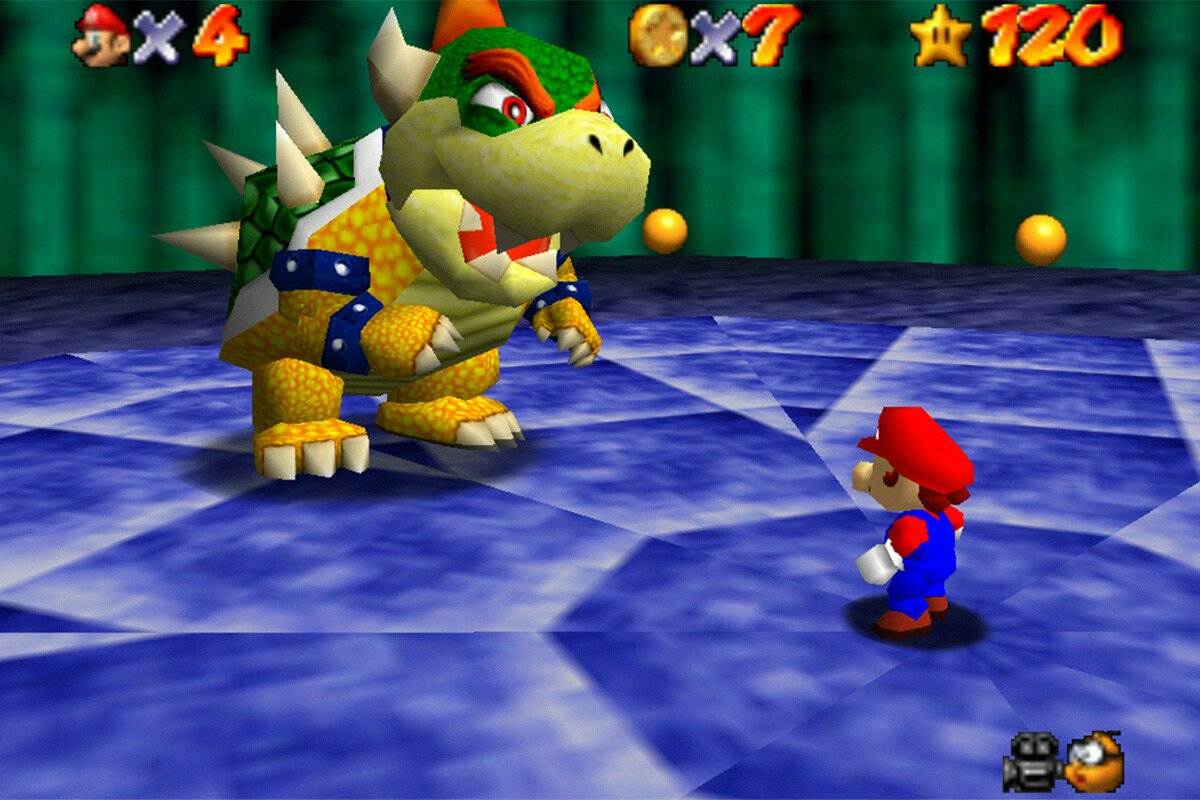Click the Power Star counter icon
This screenshot has height=800, width=1200.
pyautogui.click(x=940, y=35)
